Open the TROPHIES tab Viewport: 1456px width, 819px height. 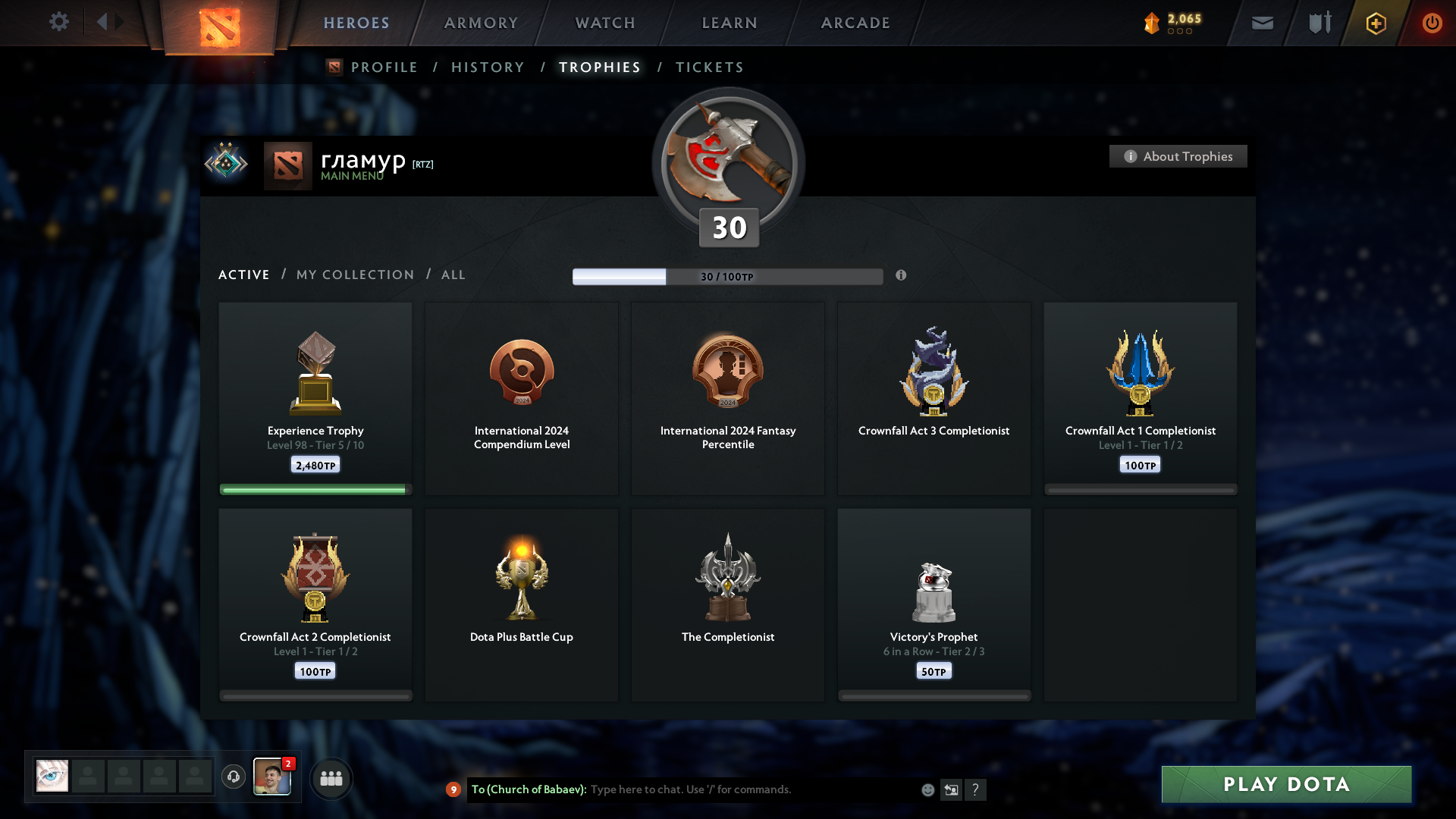pos(599,67)
